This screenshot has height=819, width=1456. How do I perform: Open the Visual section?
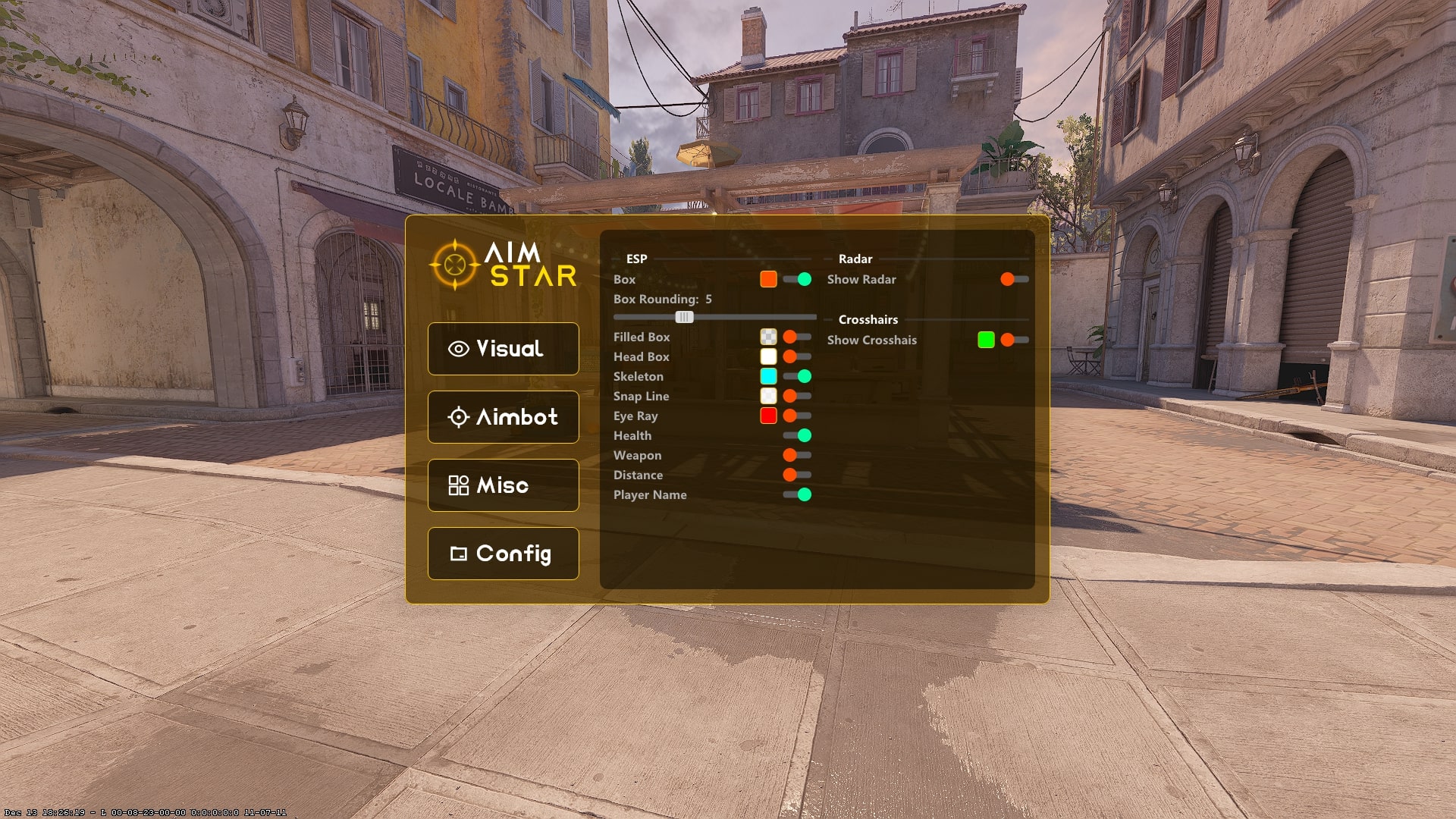pyautogui.click(x=503, y=349)
